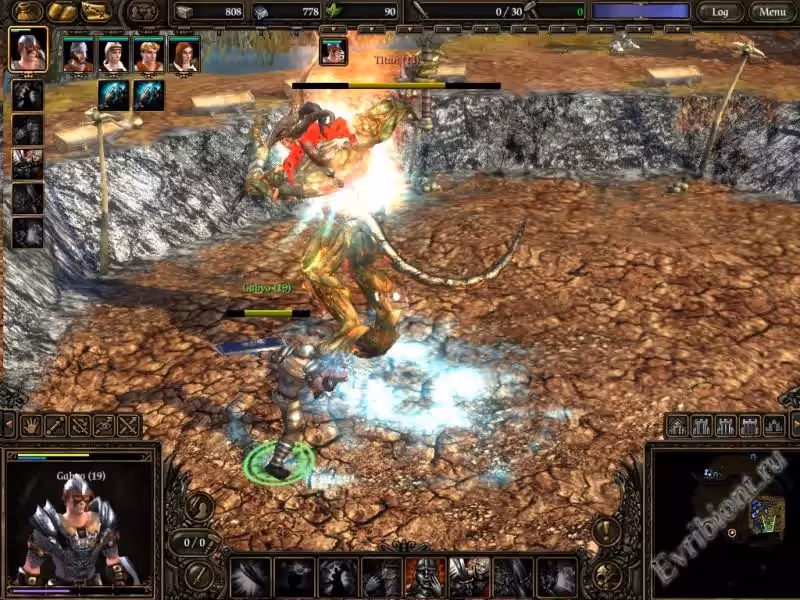This screenshot has height=600, width=800.
Task: Open the game Menu
Action: [x=769, y=12]
